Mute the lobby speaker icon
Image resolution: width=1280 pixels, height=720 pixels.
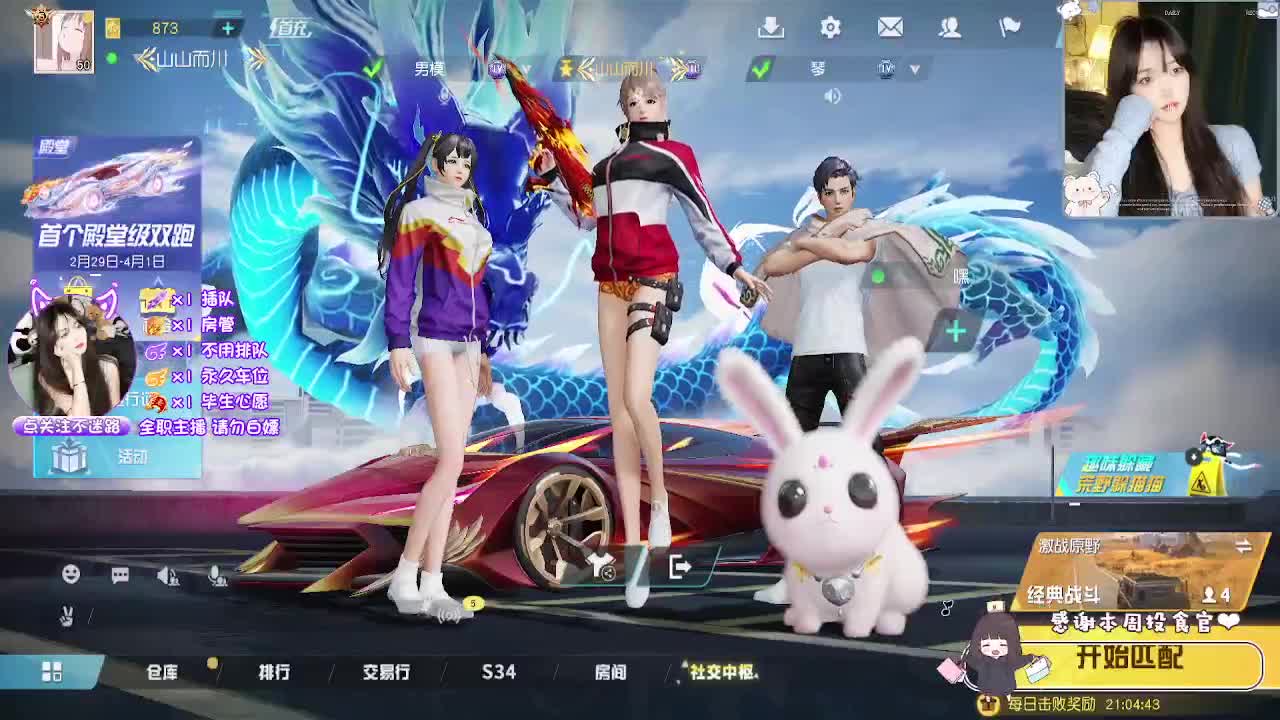pyautogui.click(x=832, y=96)
